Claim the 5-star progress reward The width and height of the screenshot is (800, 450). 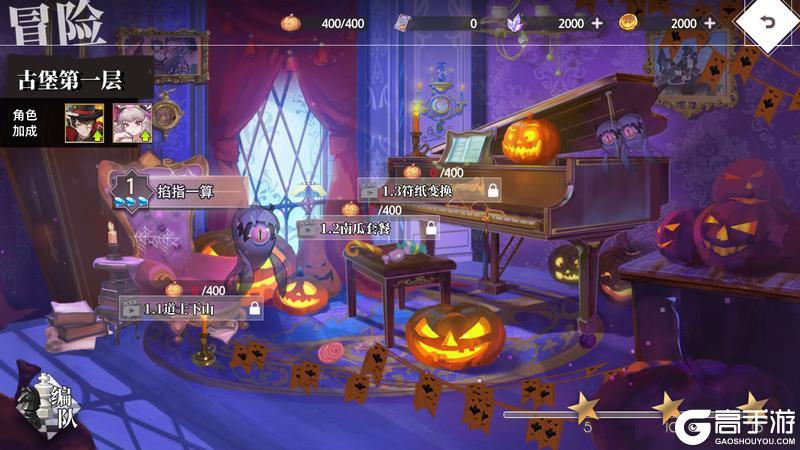point(583,407)
